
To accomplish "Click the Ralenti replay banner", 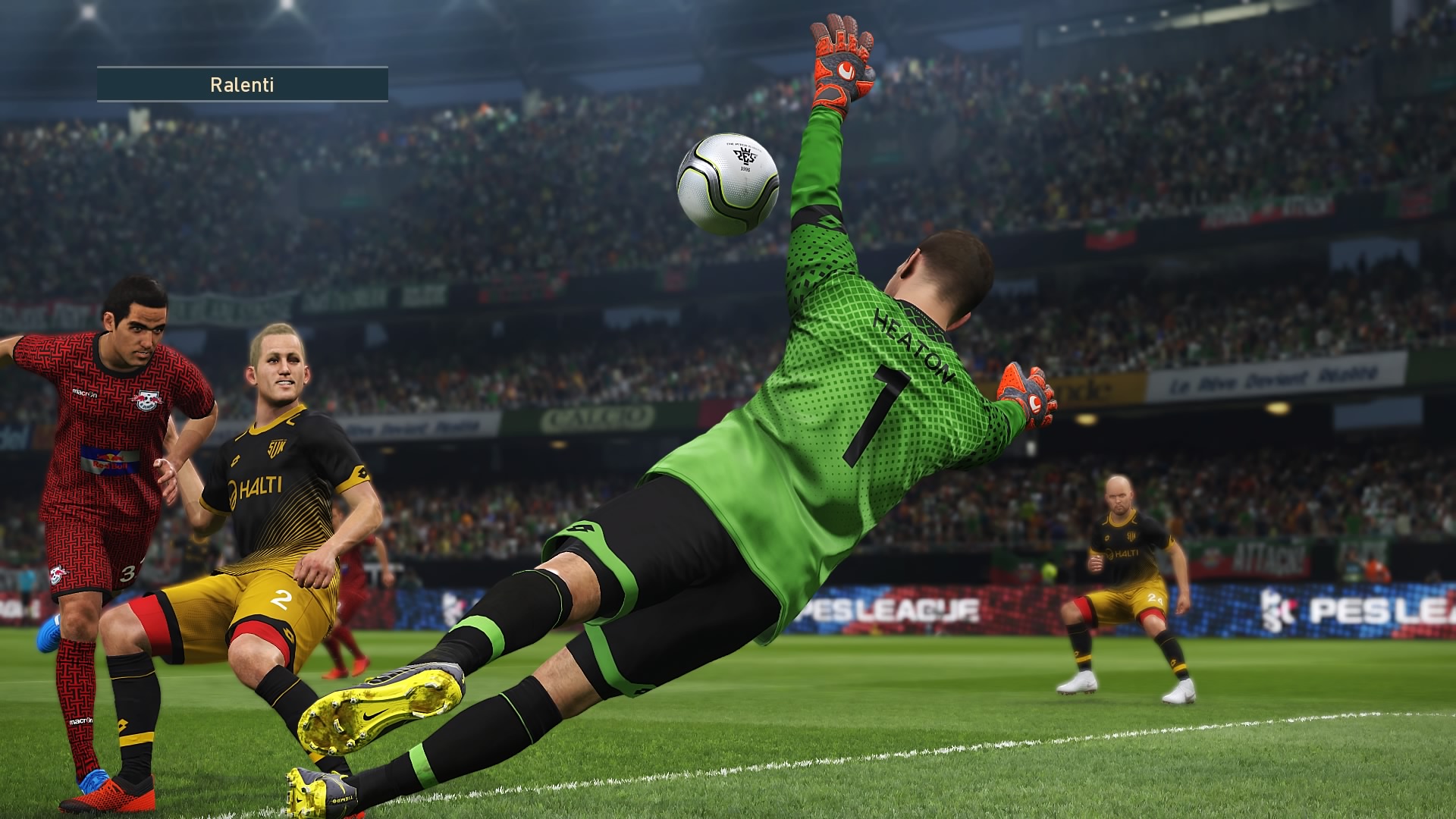I will (x=242, y=84).
